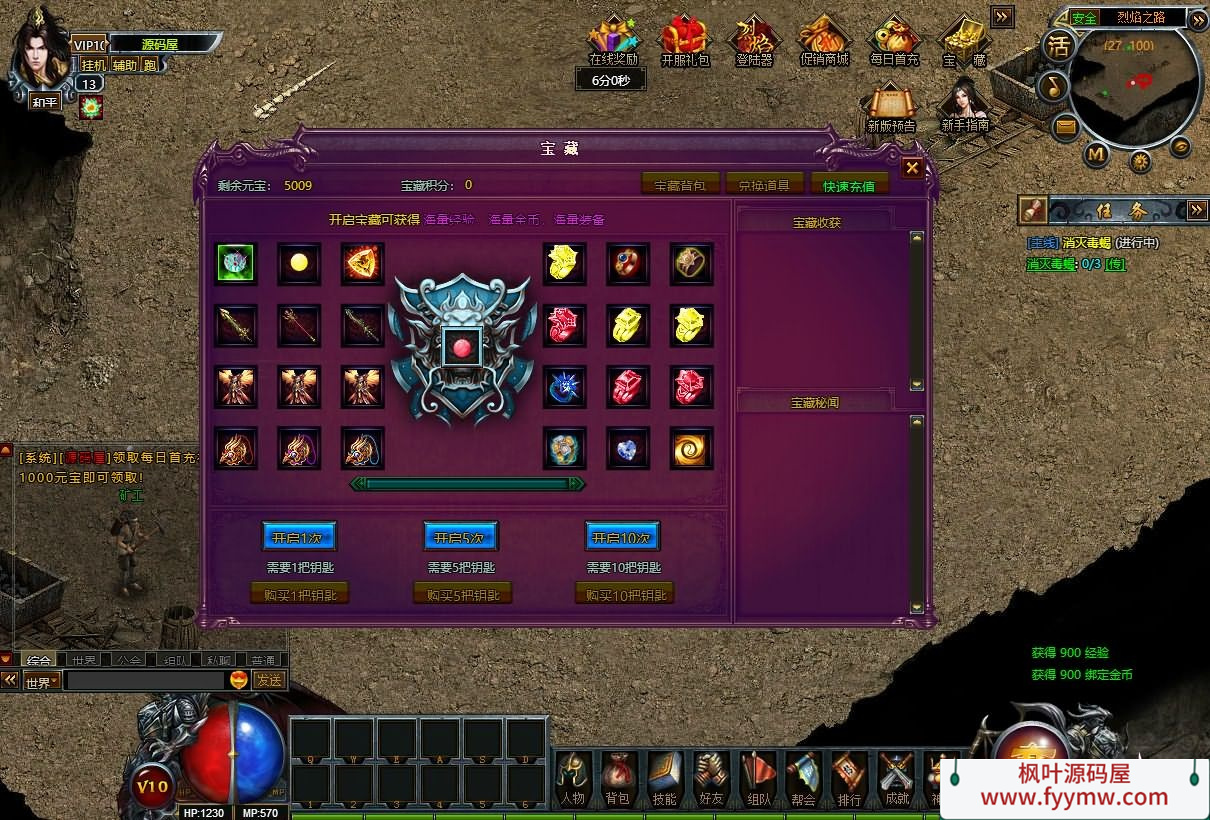Switch chat to the 世界 tab
This screenshot has height=820, width=1210.
coord(84,660)
